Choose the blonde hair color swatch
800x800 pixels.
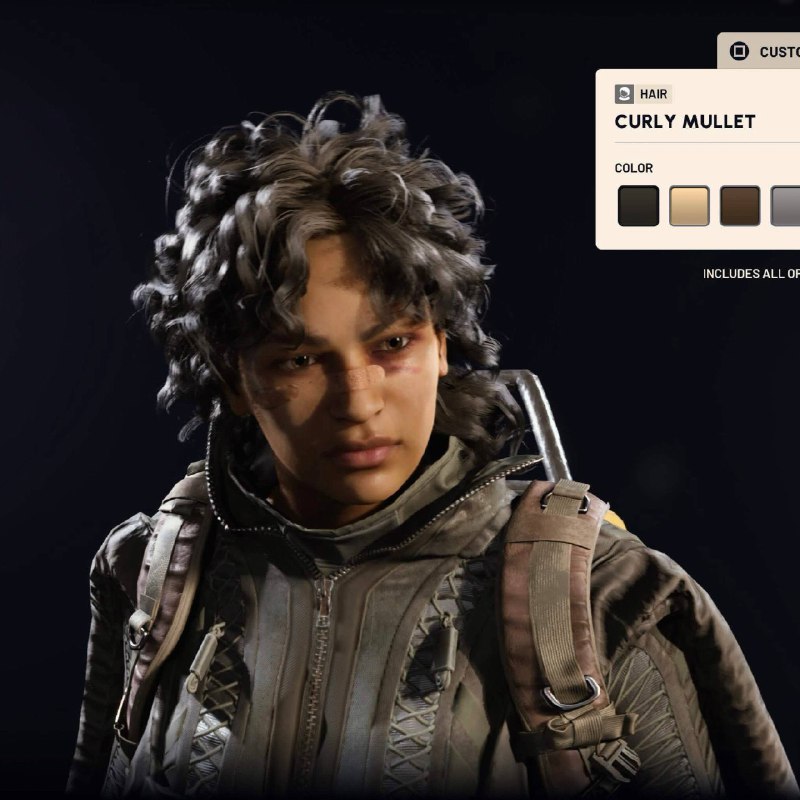[689, 206]
